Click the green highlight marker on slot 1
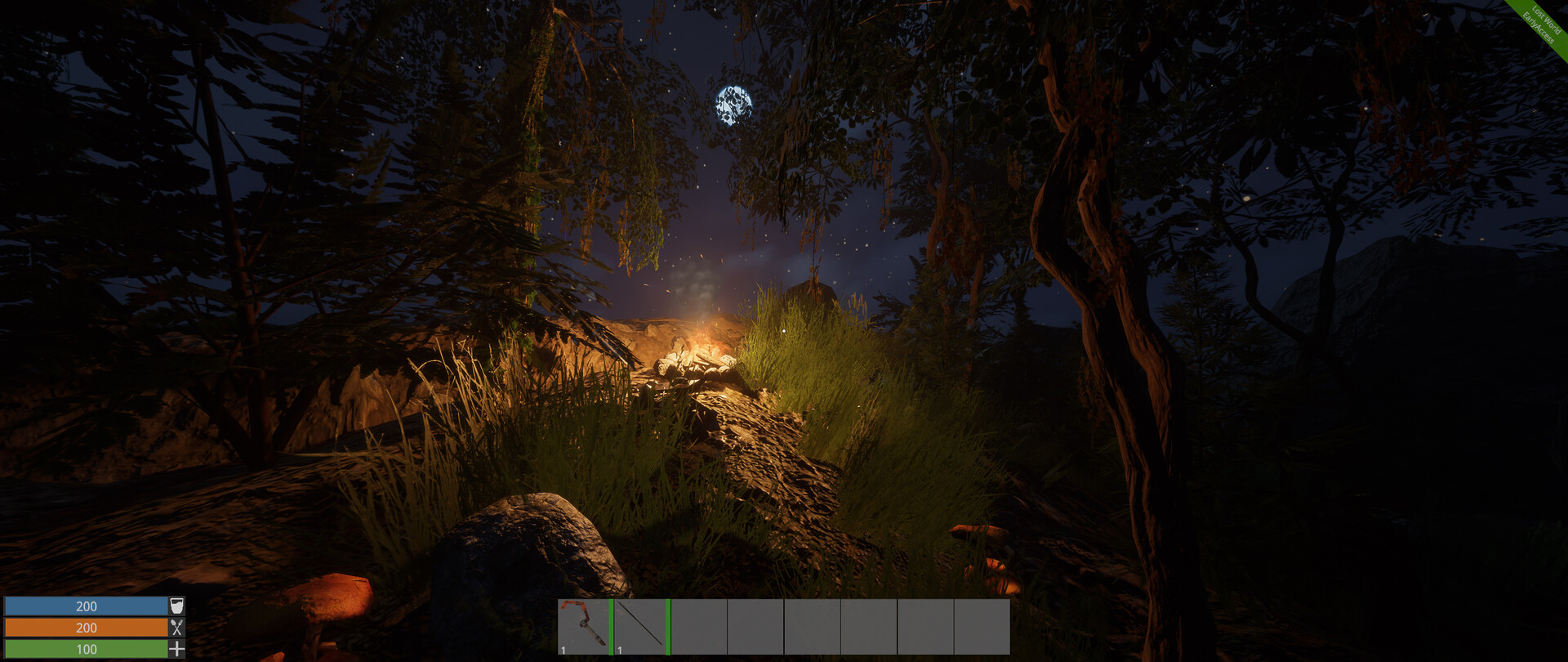1568x662 pixels. pos(611,626)
